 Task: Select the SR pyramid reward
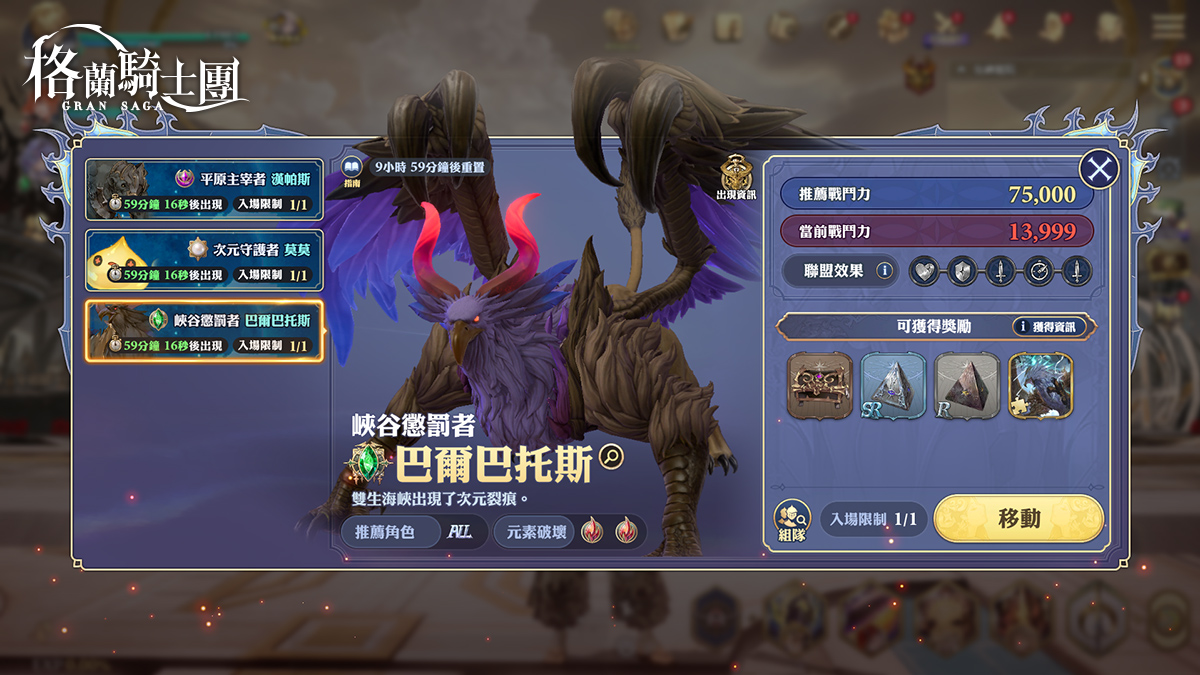[x=893, y=385]
